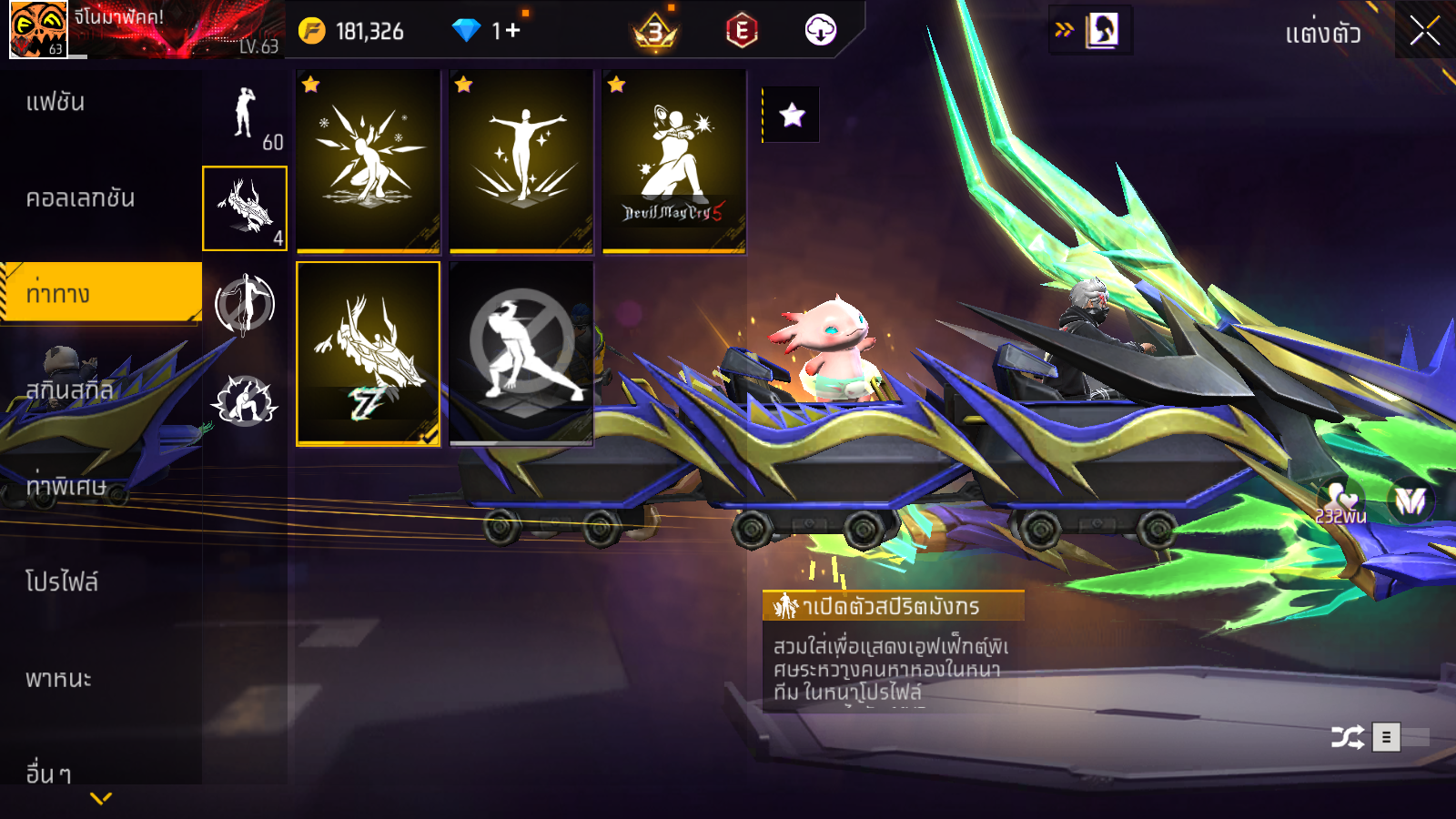Go to the โปรไฟล์ category

click(x=62, y=582)
